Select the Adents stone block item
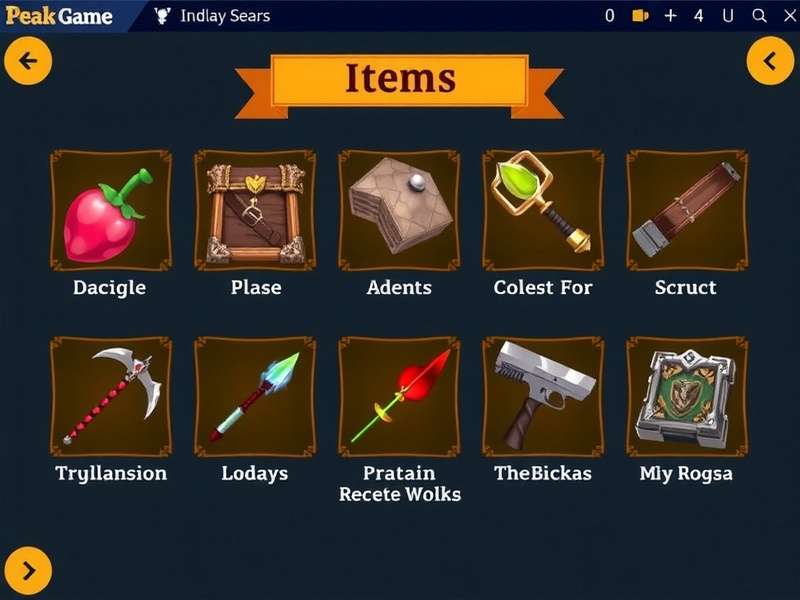The image size is (800, 600). (398, 210)
